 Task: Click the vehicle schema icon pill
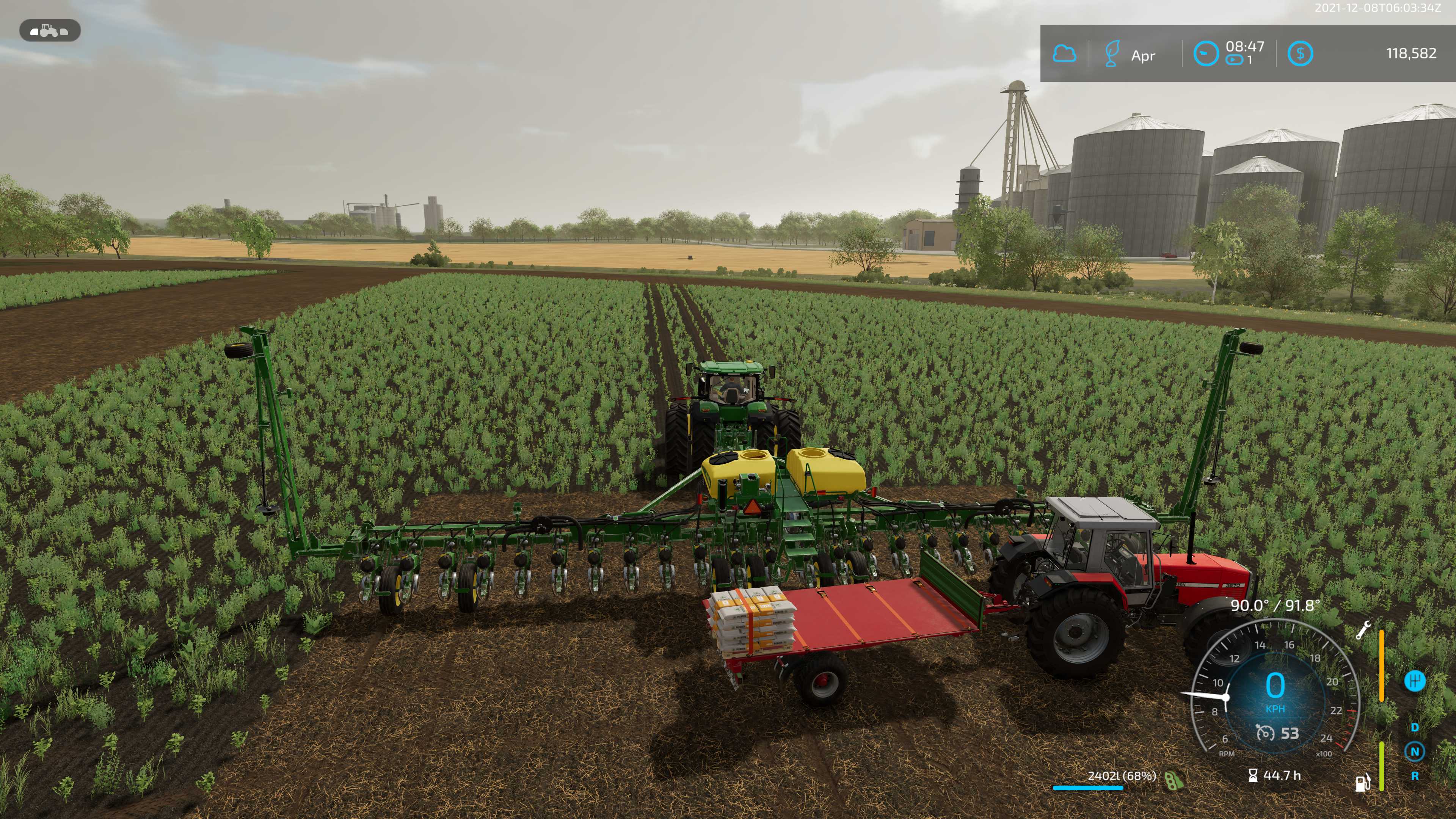(50, 30)
